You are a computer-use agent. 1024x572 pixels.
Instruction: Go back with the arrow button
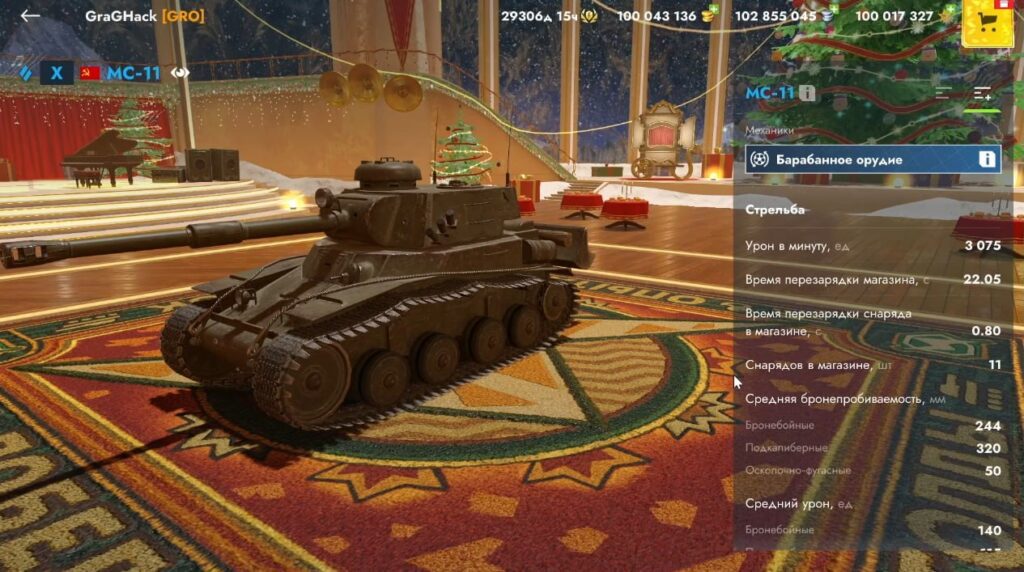tap(30, 15)
